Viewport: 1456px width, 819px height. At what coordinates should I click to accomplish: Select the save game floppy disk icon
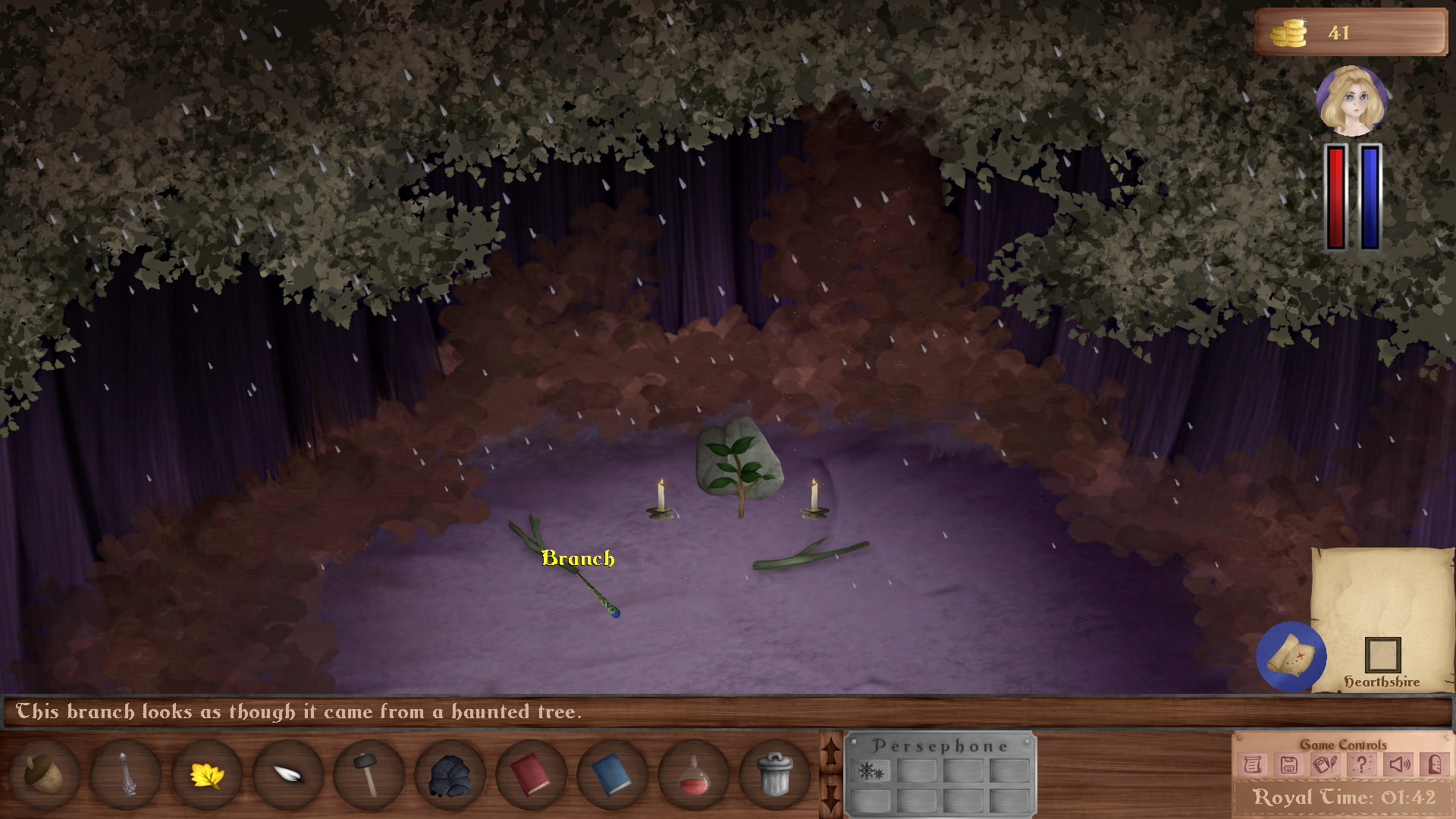1291,764
